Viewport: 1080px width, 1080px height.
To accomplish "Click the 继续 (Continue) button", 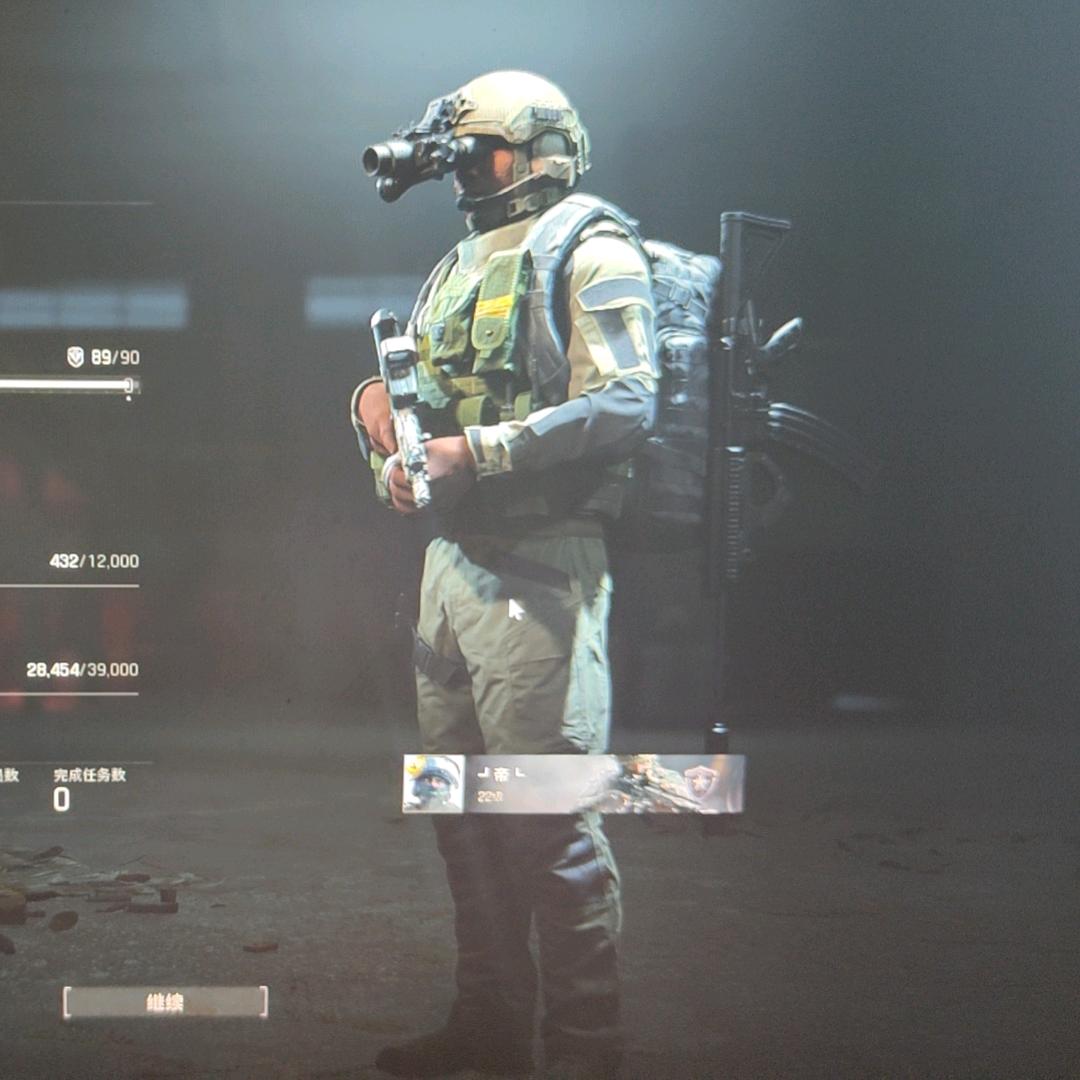I will coord(165,1002).
